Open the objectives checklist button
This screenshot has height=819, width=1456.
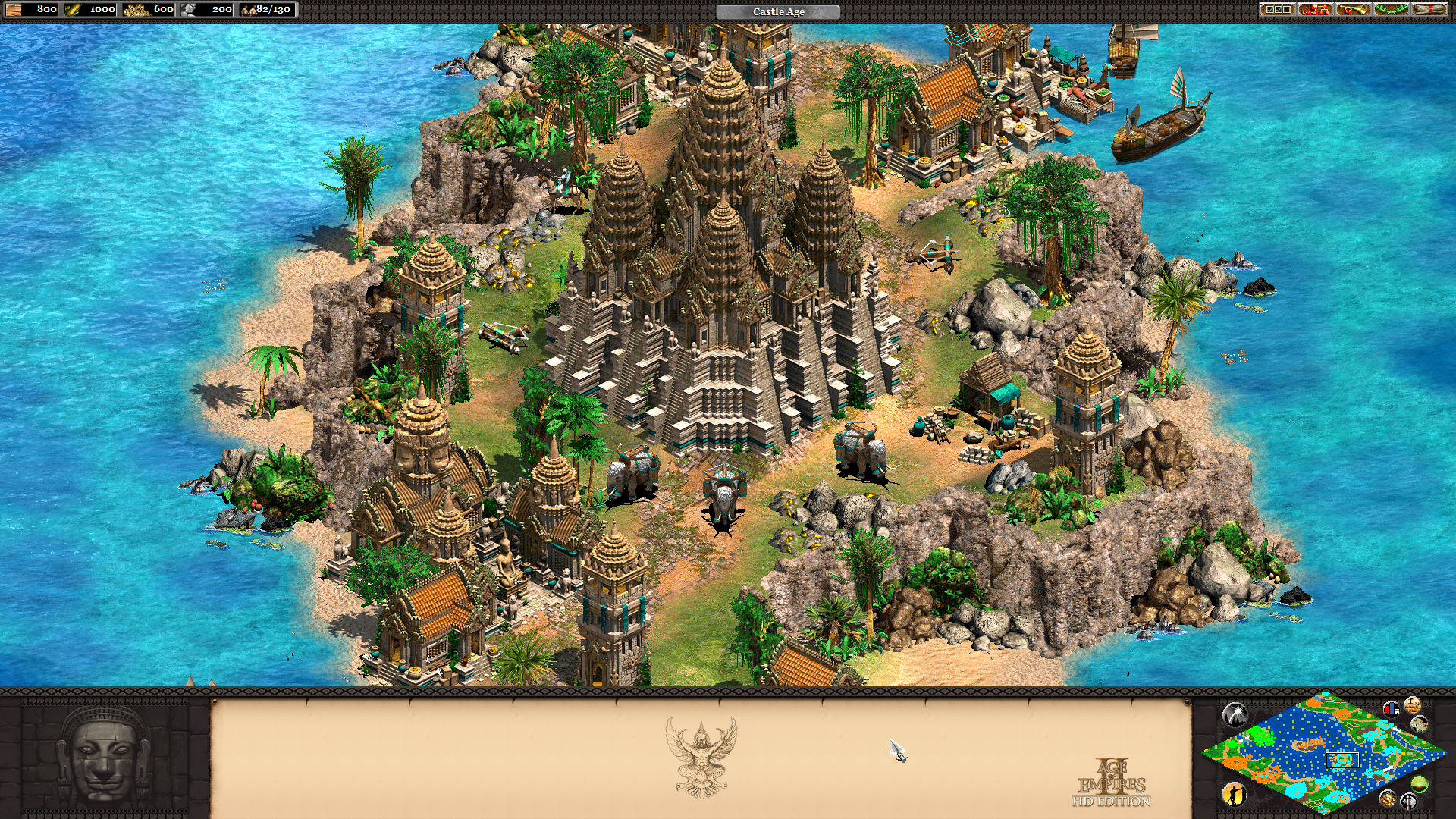coord(1277,10)
